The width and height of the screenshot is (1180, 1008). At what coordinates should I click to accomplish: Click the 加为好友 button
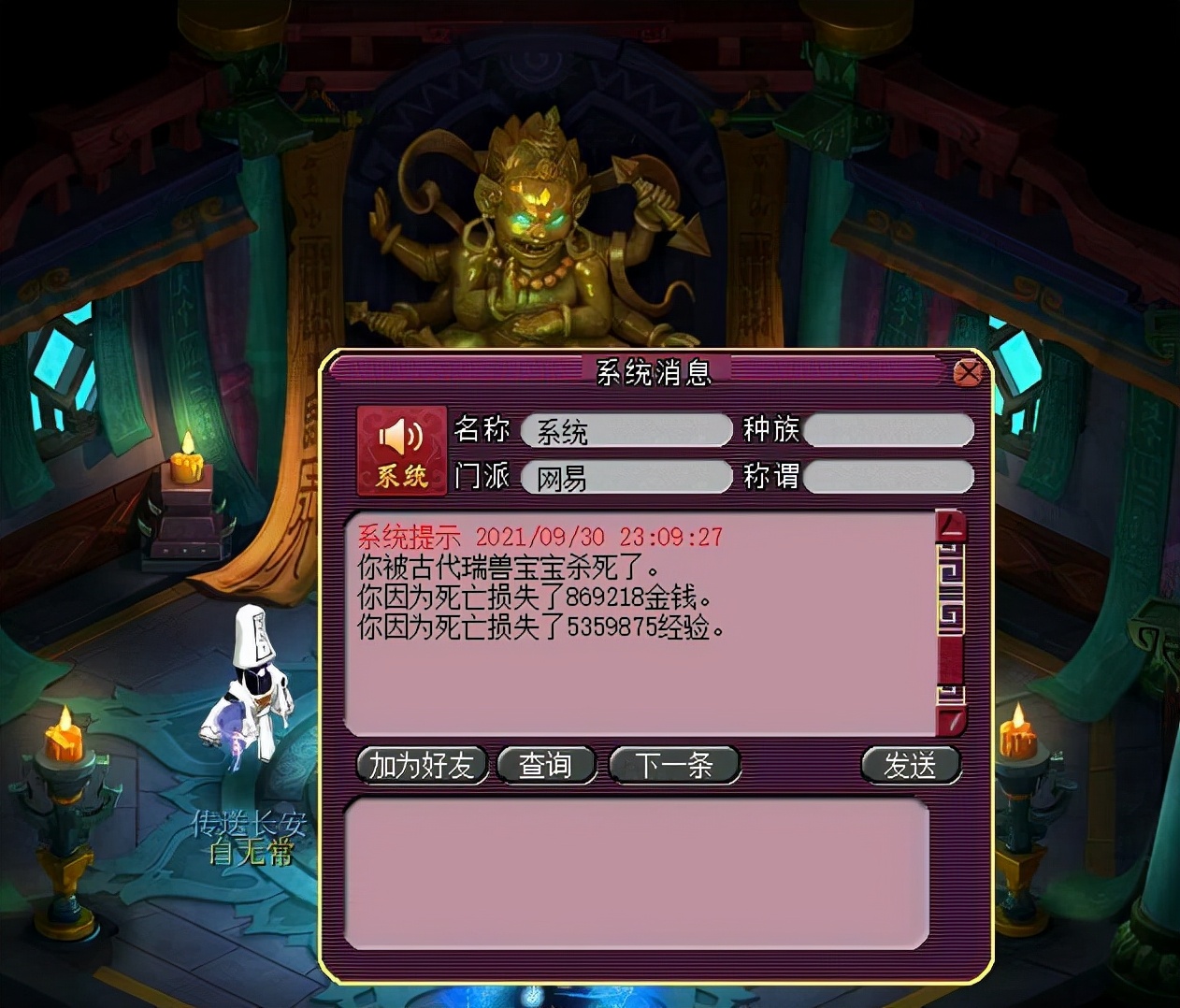(x=422, y=765)
